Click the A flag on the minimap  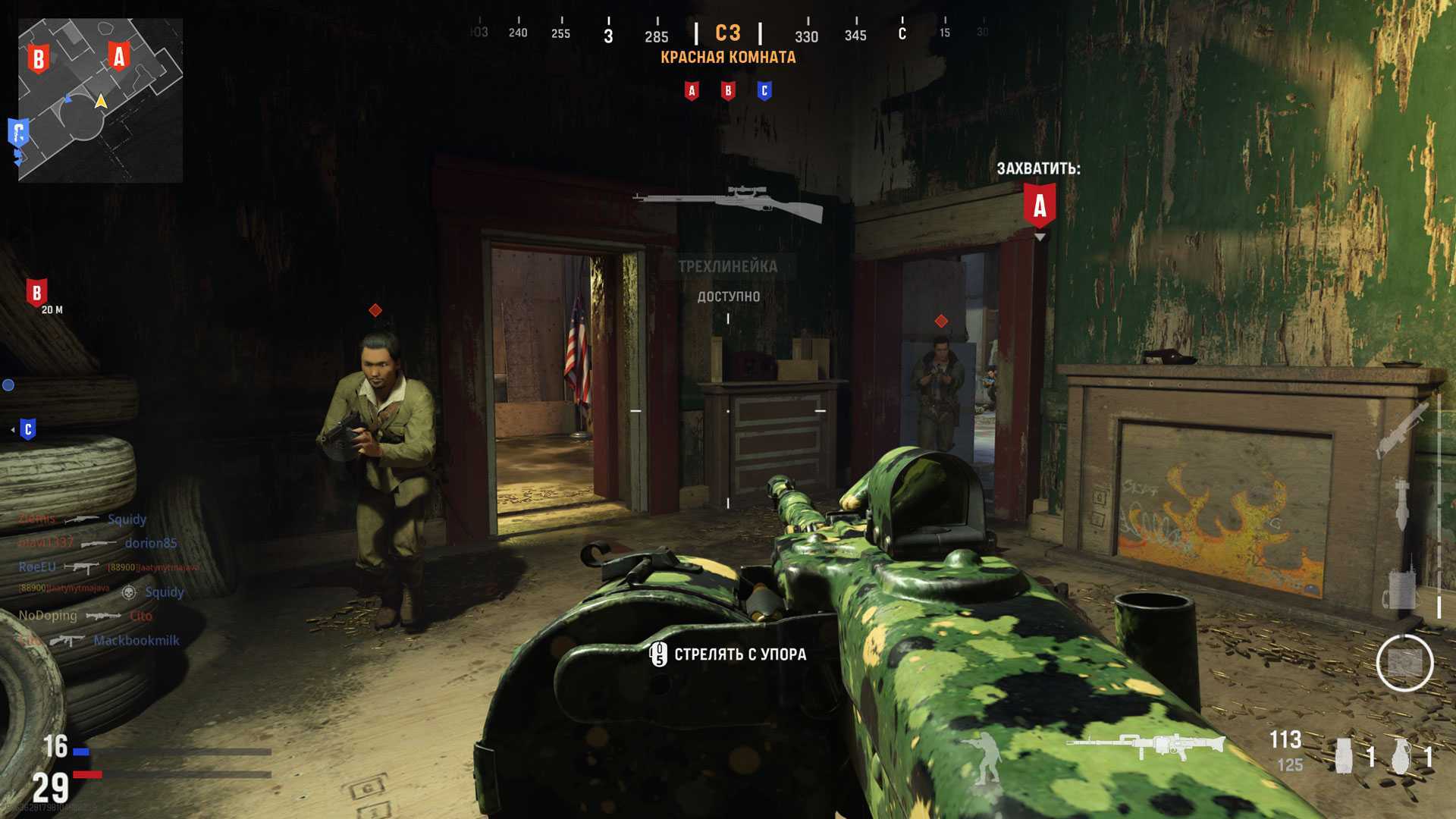click(x=118, y=56)
